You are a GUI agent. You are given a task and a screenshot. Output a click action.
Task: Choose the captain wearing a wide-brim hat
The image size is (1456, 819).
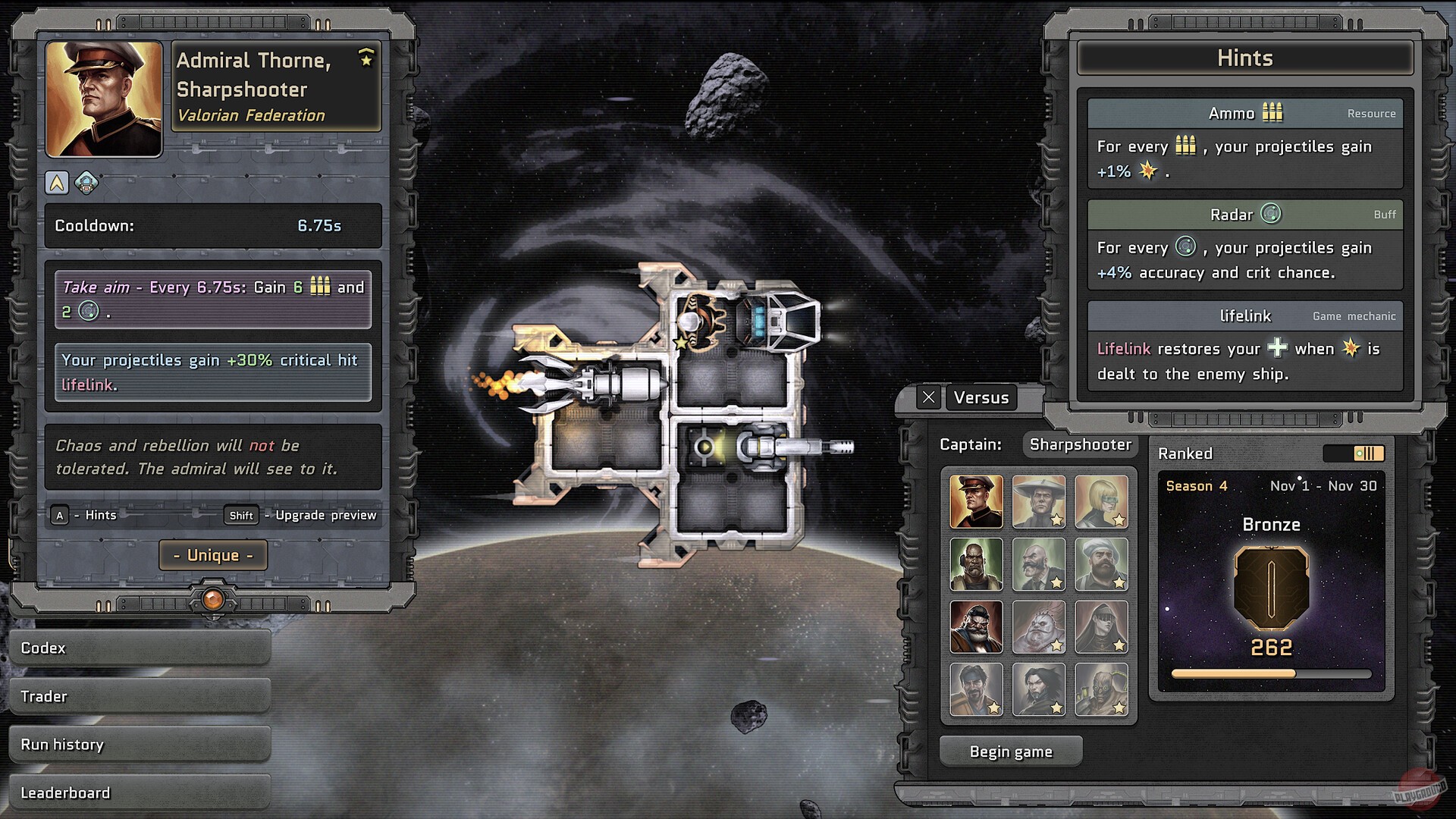tap(1038, 502)
